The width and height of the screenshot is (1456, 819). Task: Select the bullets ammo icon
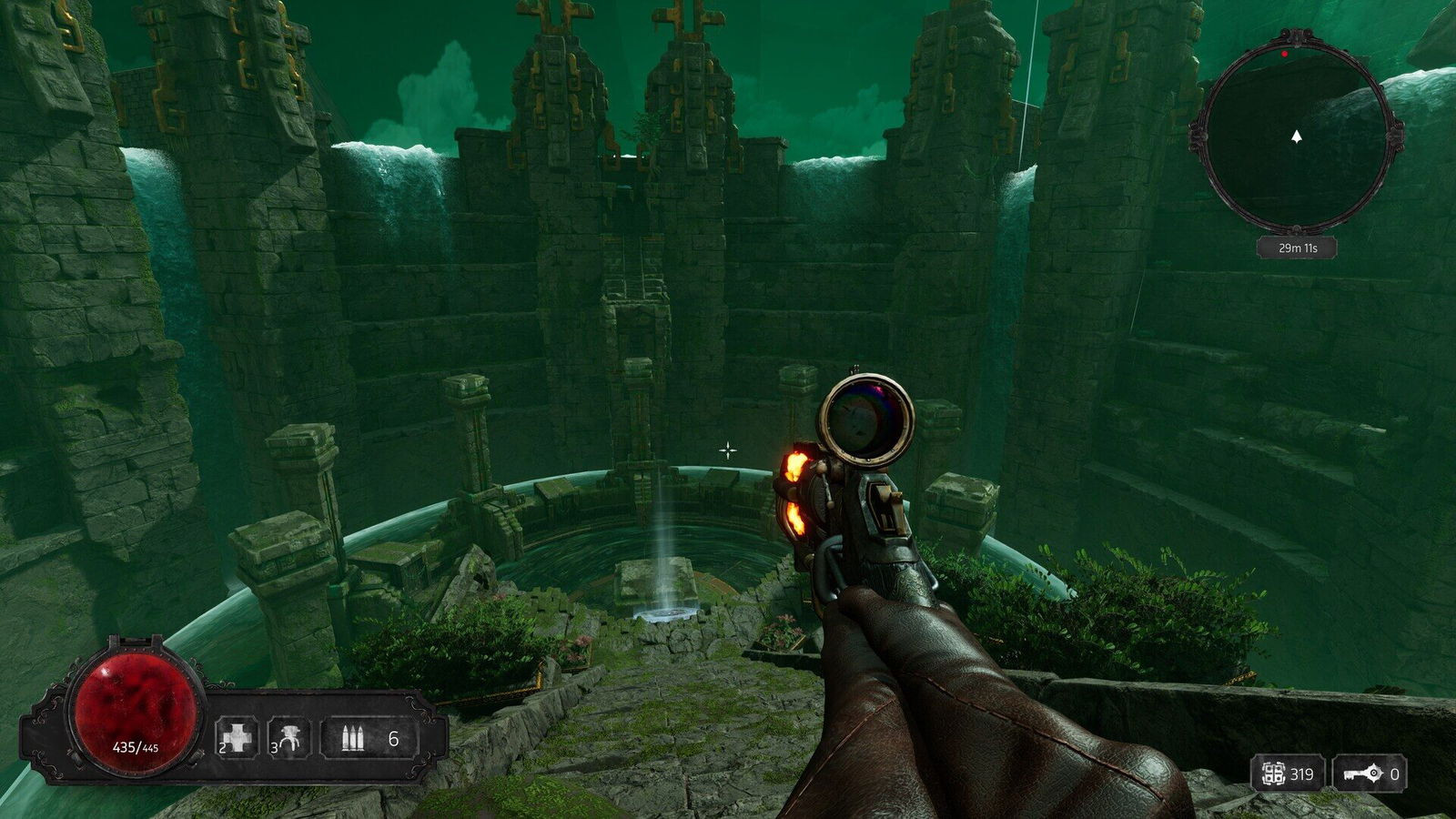point(355,735)
